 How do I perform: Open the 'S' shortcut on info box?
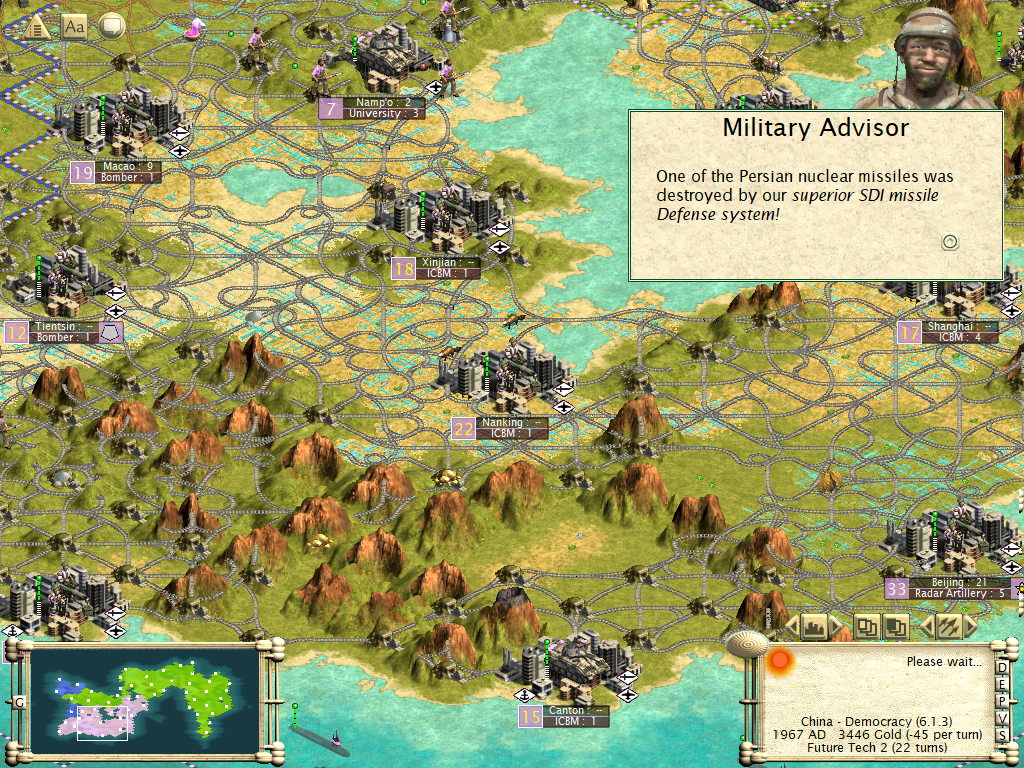pyautogui.click(x=1003, y=734)
